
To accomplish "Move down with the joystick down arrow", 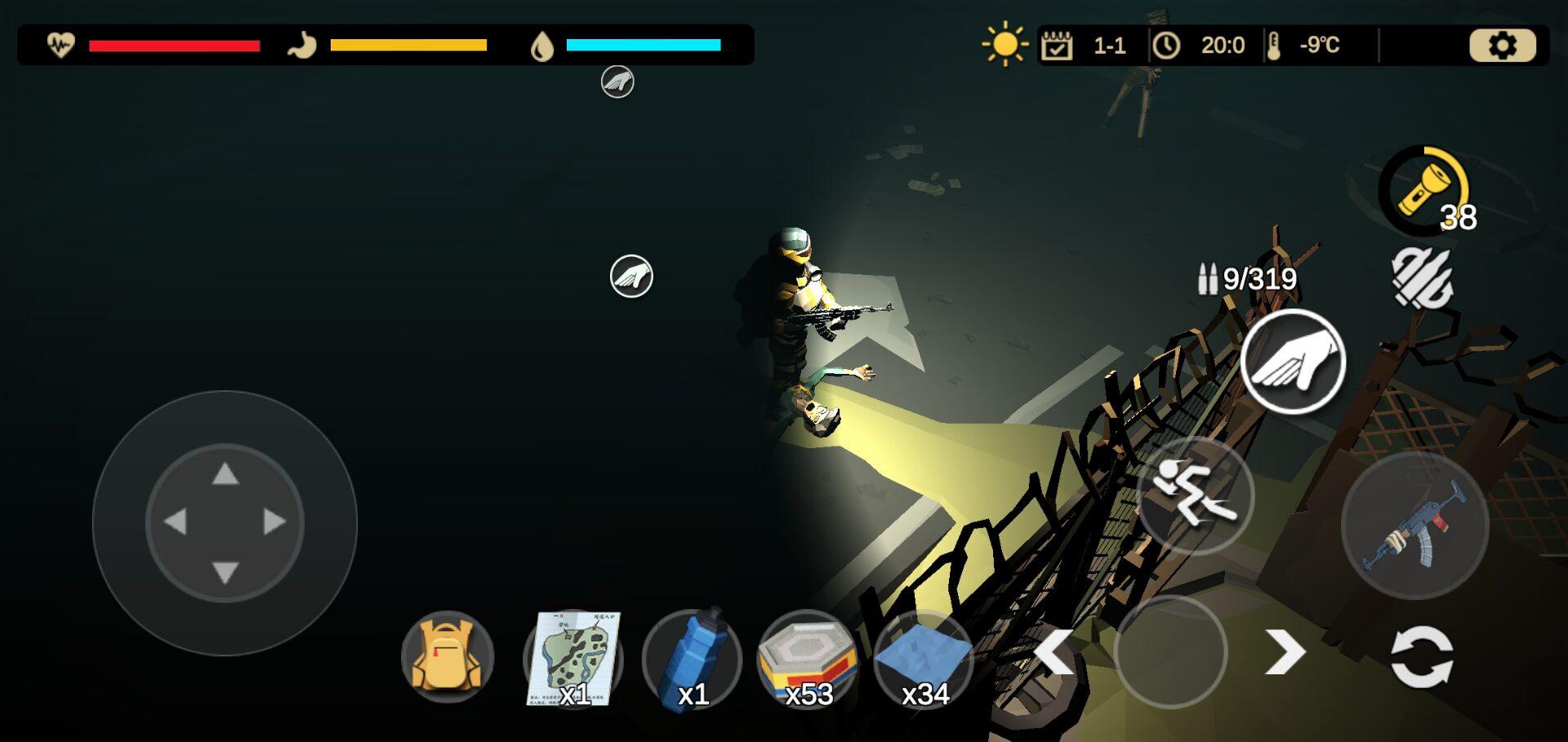I will (225, 572).
